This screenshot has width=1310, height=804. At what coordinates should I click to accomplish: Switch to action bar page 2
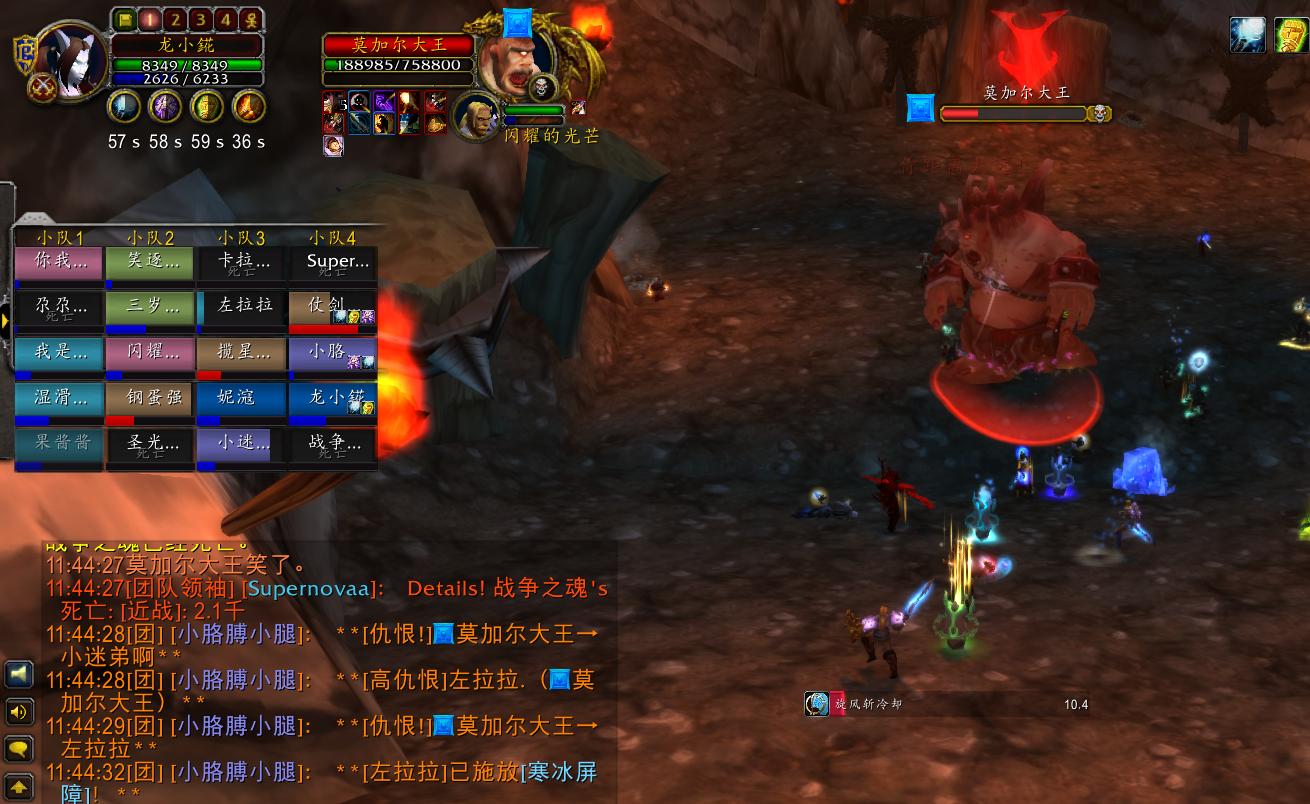coord(176,18)
